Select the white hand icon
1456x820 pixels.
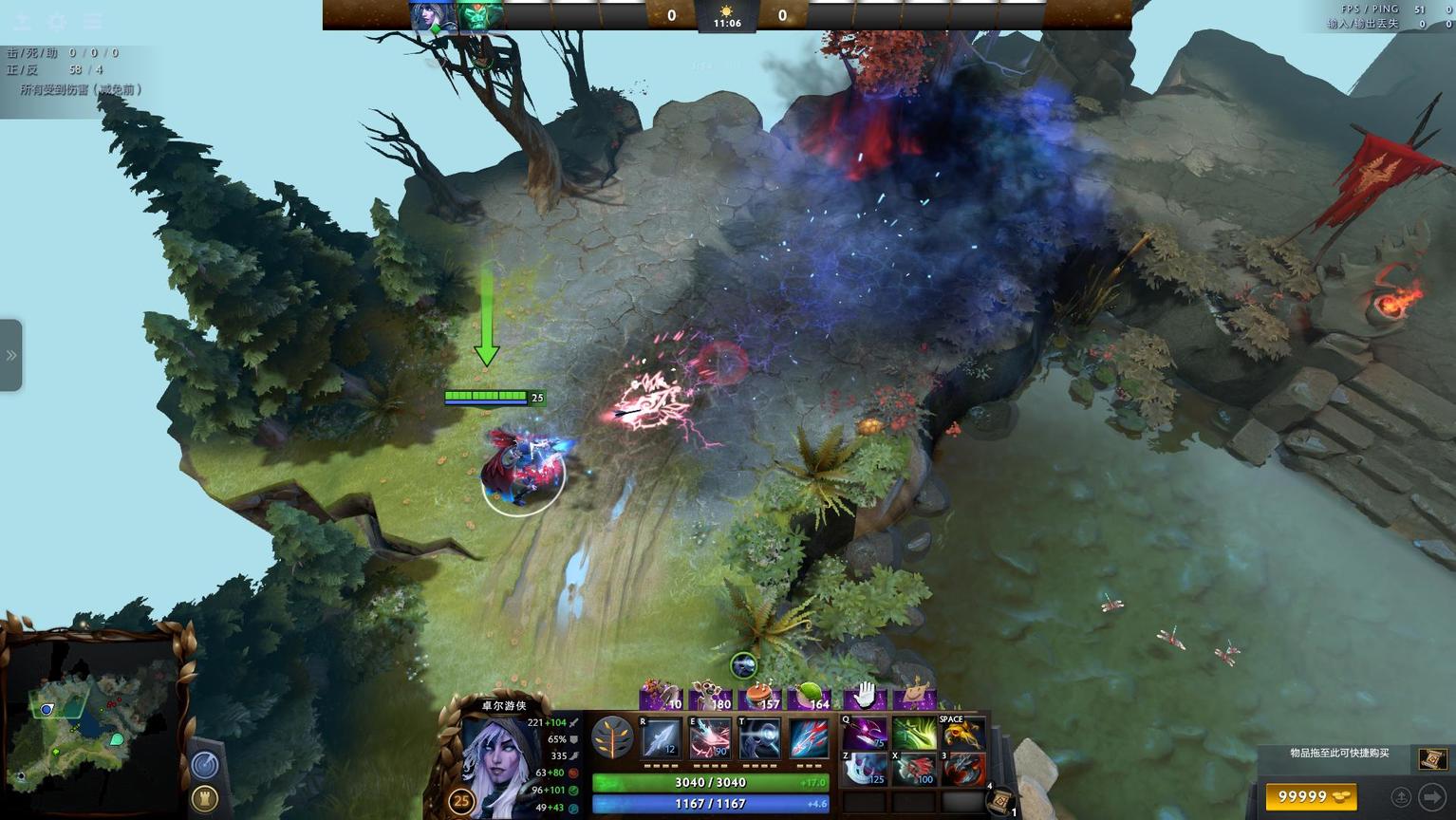(865, 696)
